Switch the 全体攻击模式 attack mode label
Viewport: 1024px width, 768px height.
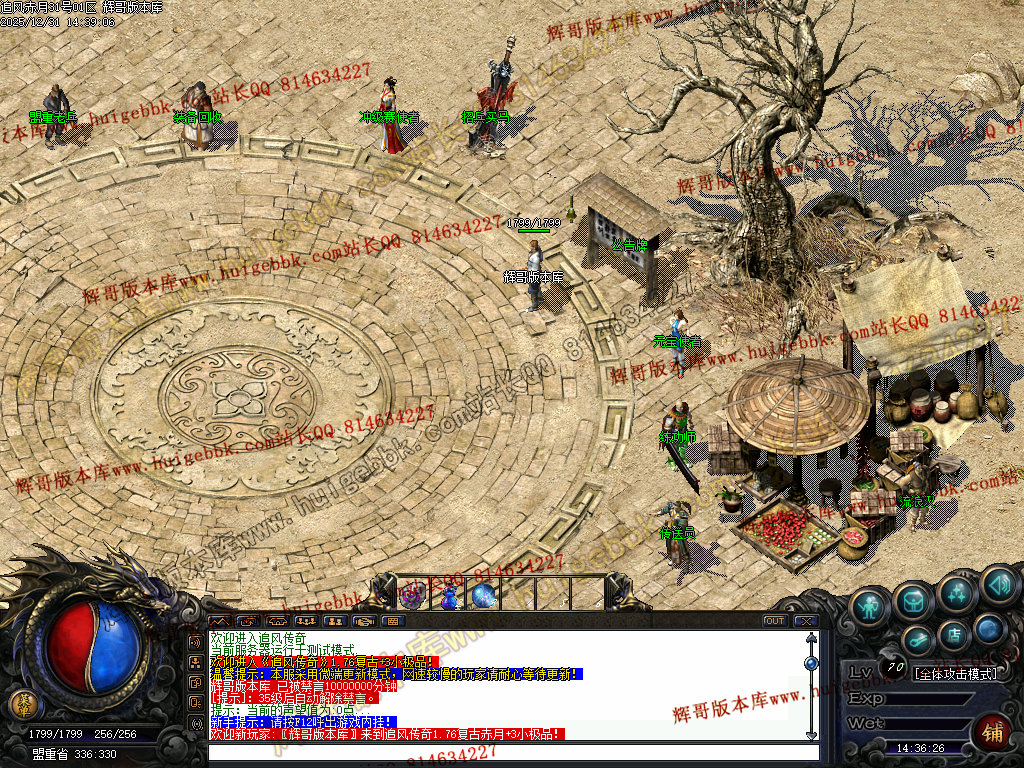point(957,673)
